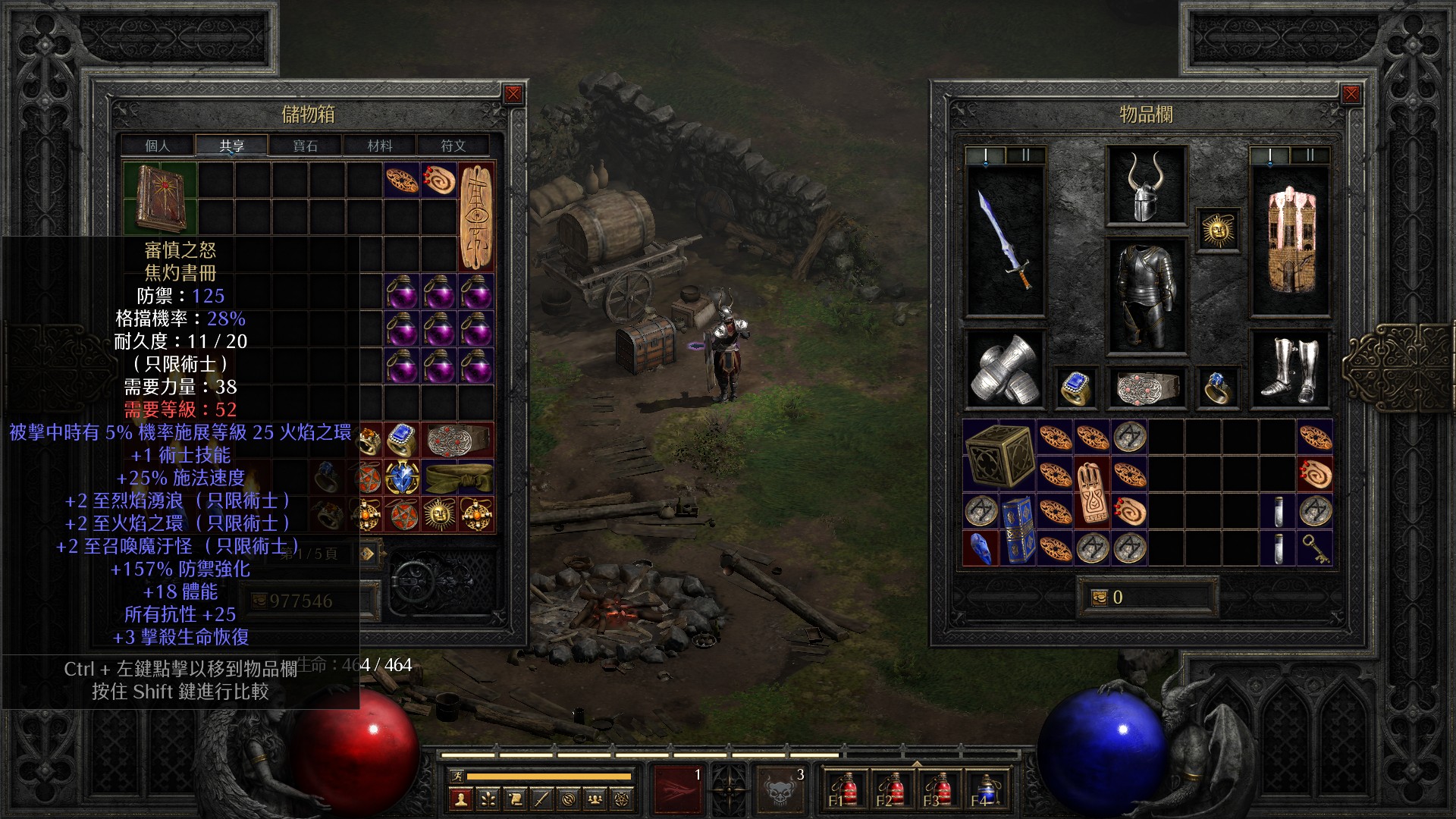This screenshot has height=819, width=1456.
Task: Pick up the Horadric Cube in inventory
Action: [x=999, y=456]
